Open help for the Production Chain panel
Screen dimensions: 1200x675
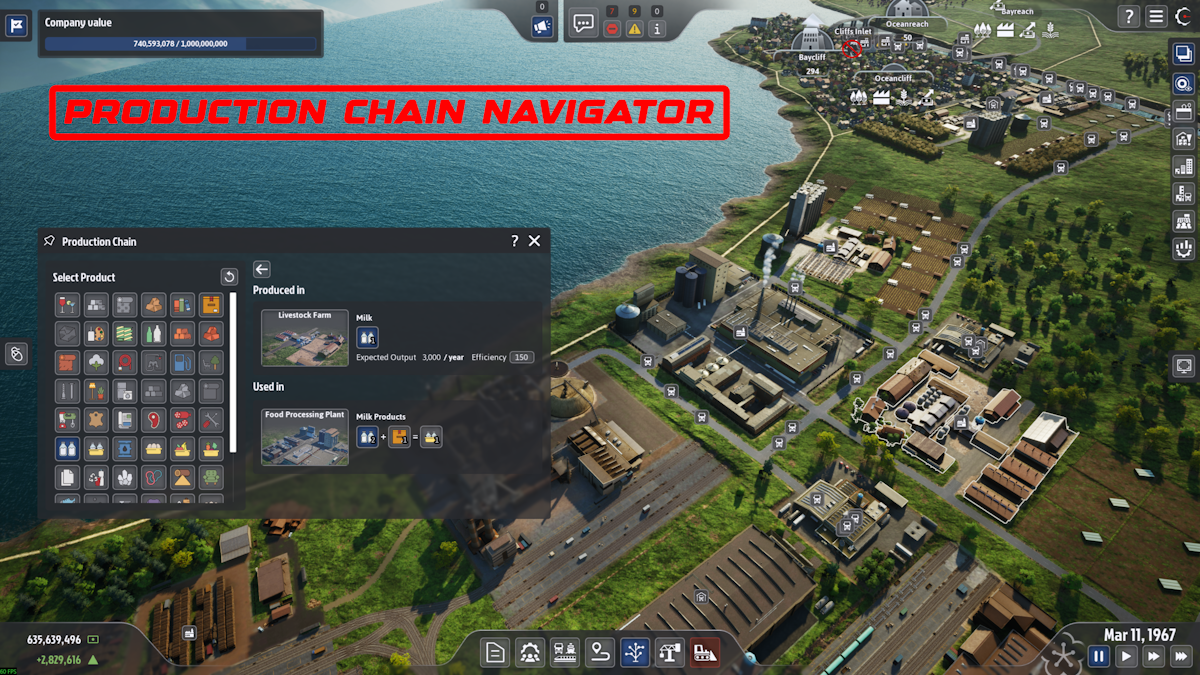click(x=514, y=241)
